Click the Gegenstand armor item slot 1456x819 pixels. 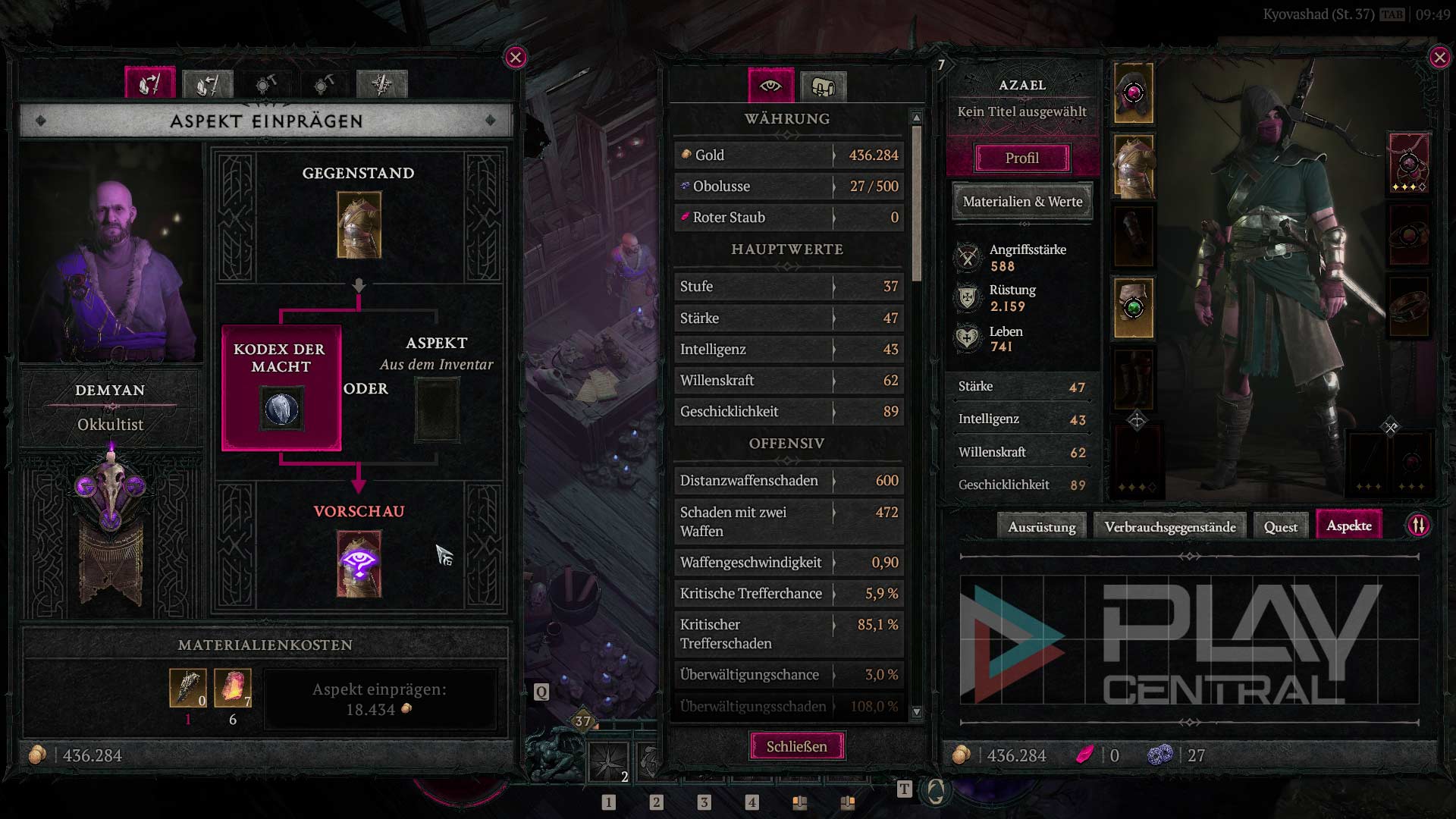tap(359, 224)
